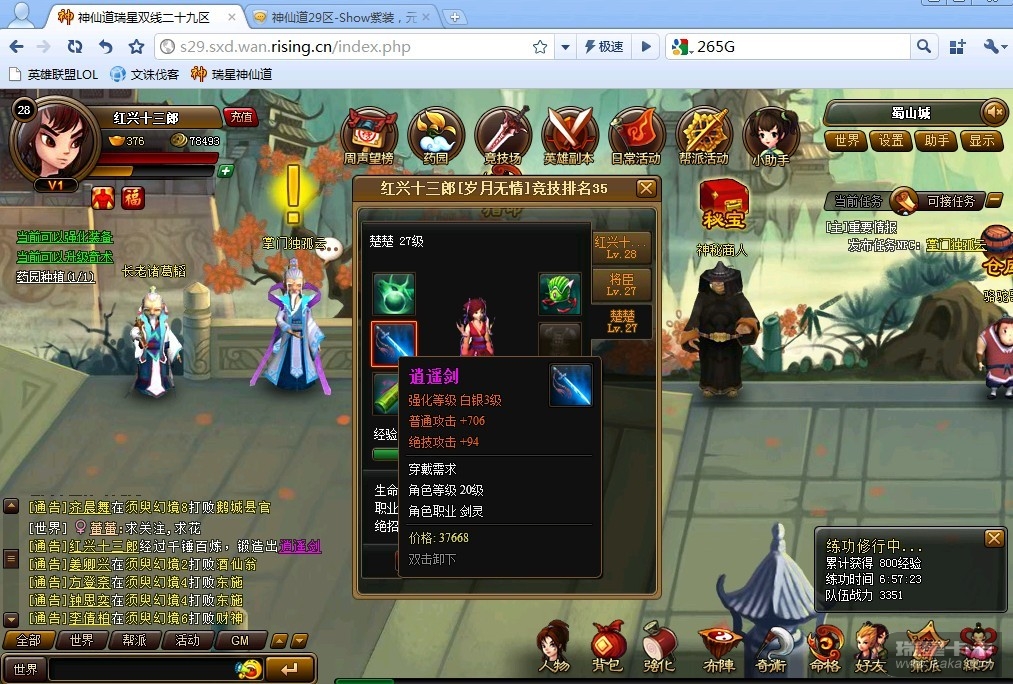Close the 练功修行中 training panel

coord(993,539)
